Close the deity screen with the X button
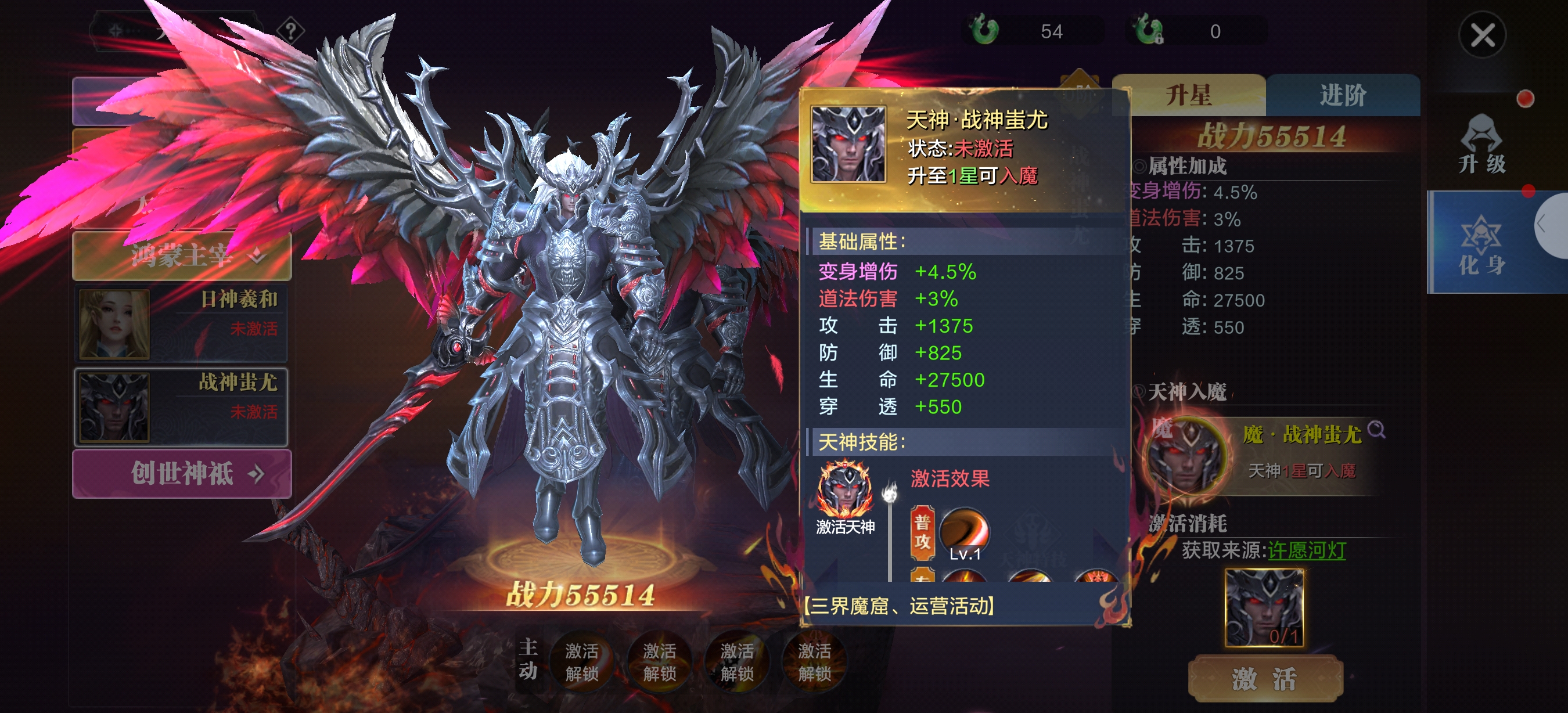Image resolution: width=1568 pixels, height=713 pixels. click(x=1481, y=35)
